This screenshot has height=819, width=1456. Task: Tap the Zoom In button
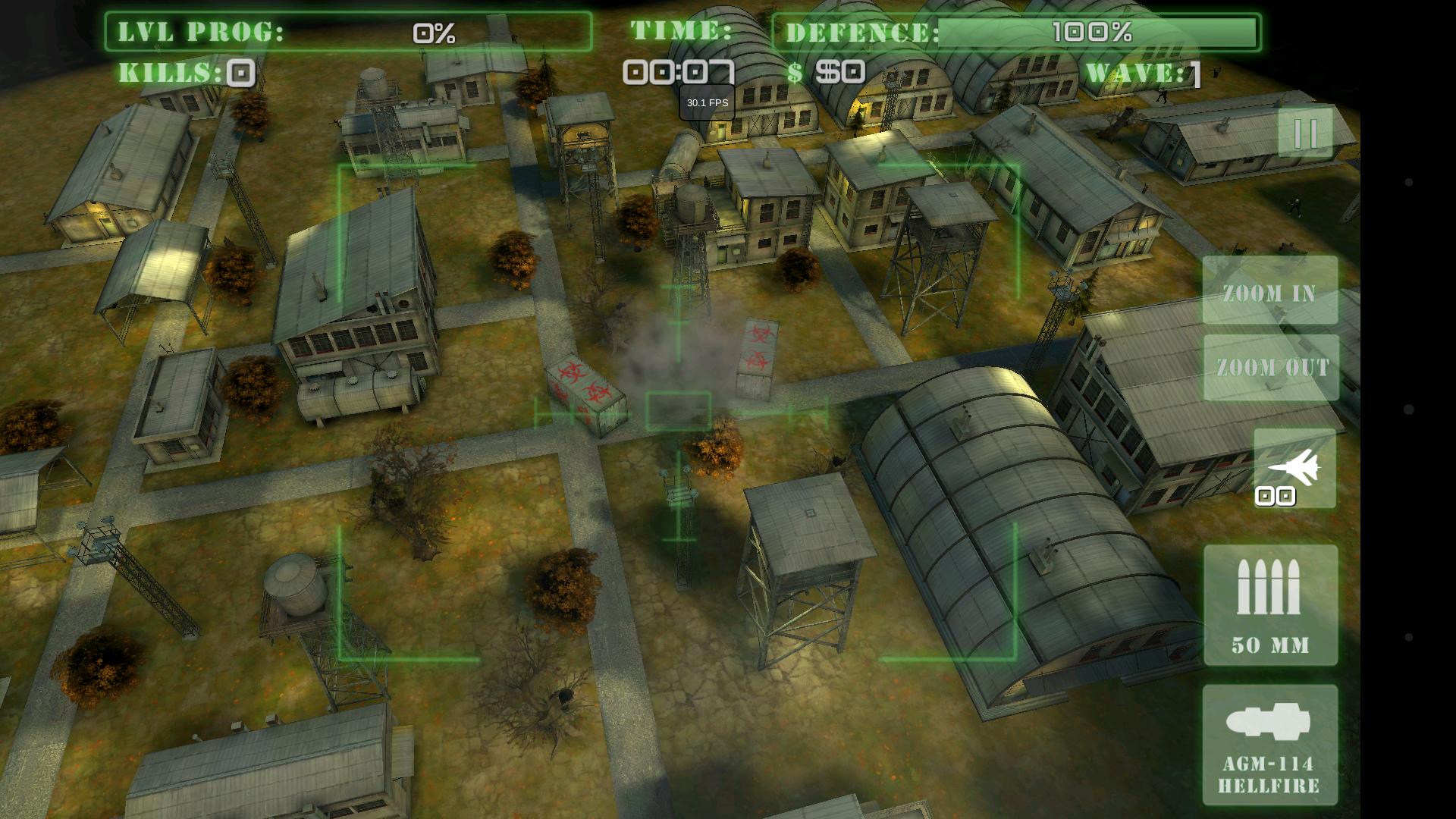[x=1270, y=291]
